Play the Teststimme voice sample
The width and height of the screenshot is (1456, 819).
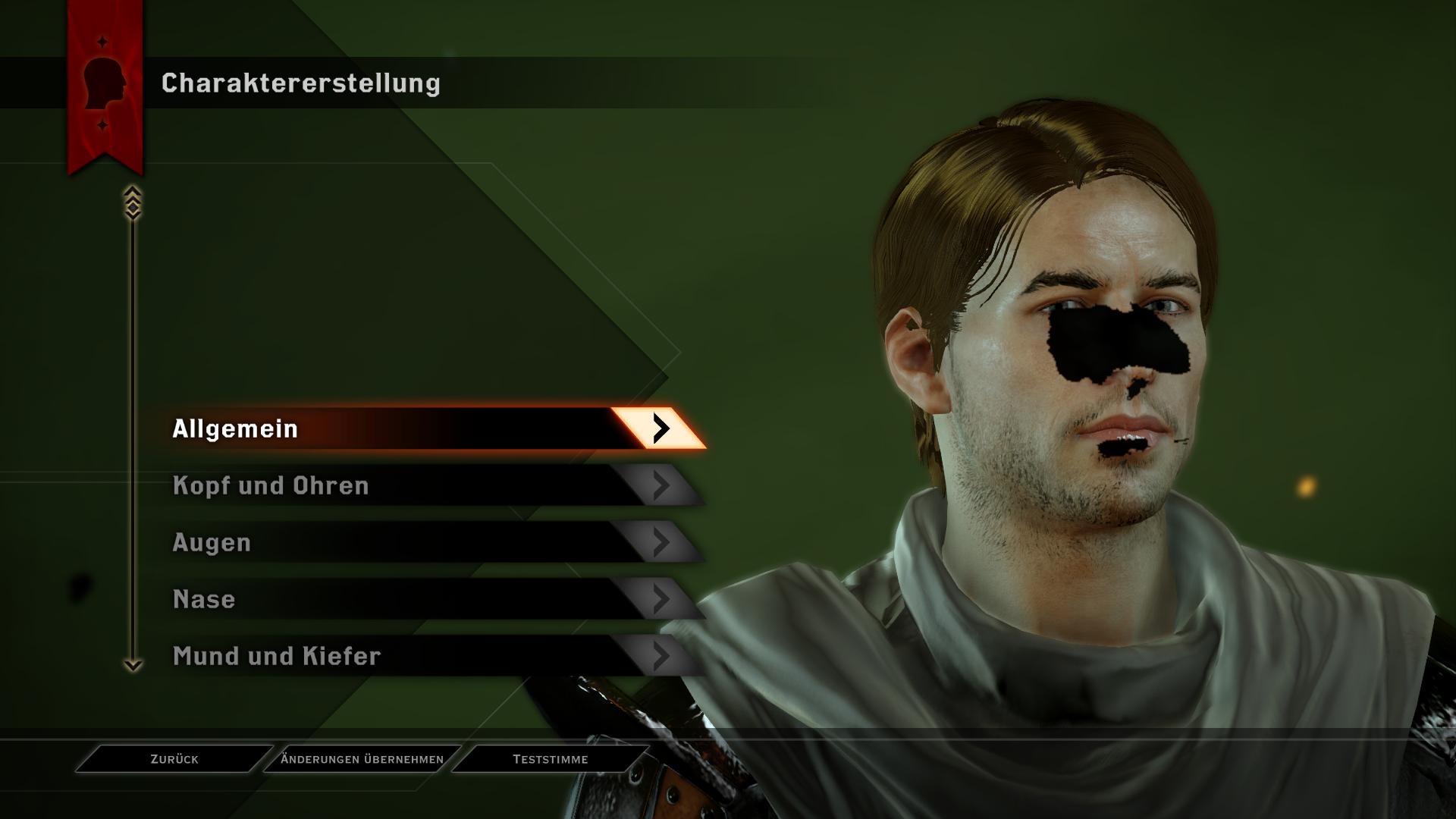pyautogui.click(x=551, y=759)
